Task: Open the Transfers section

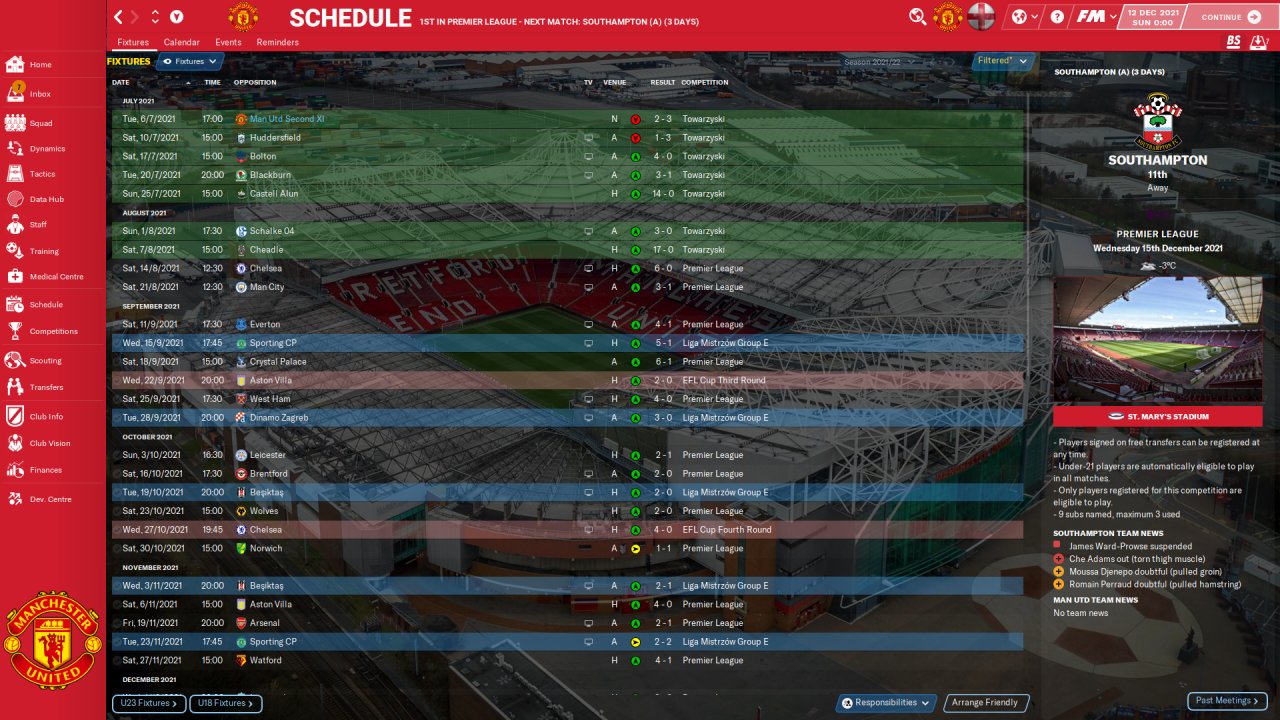Action: click(46, 387)
